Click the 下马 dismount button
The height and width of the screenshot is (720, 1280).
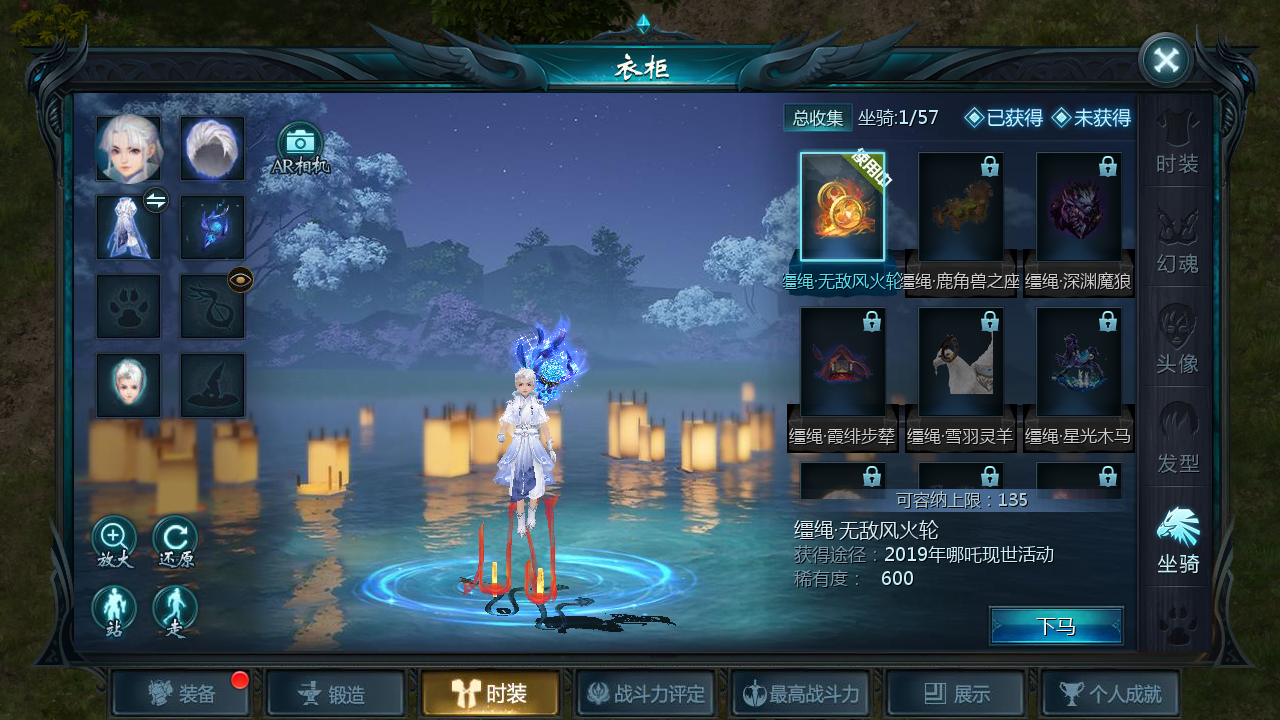coord(1056,626)
